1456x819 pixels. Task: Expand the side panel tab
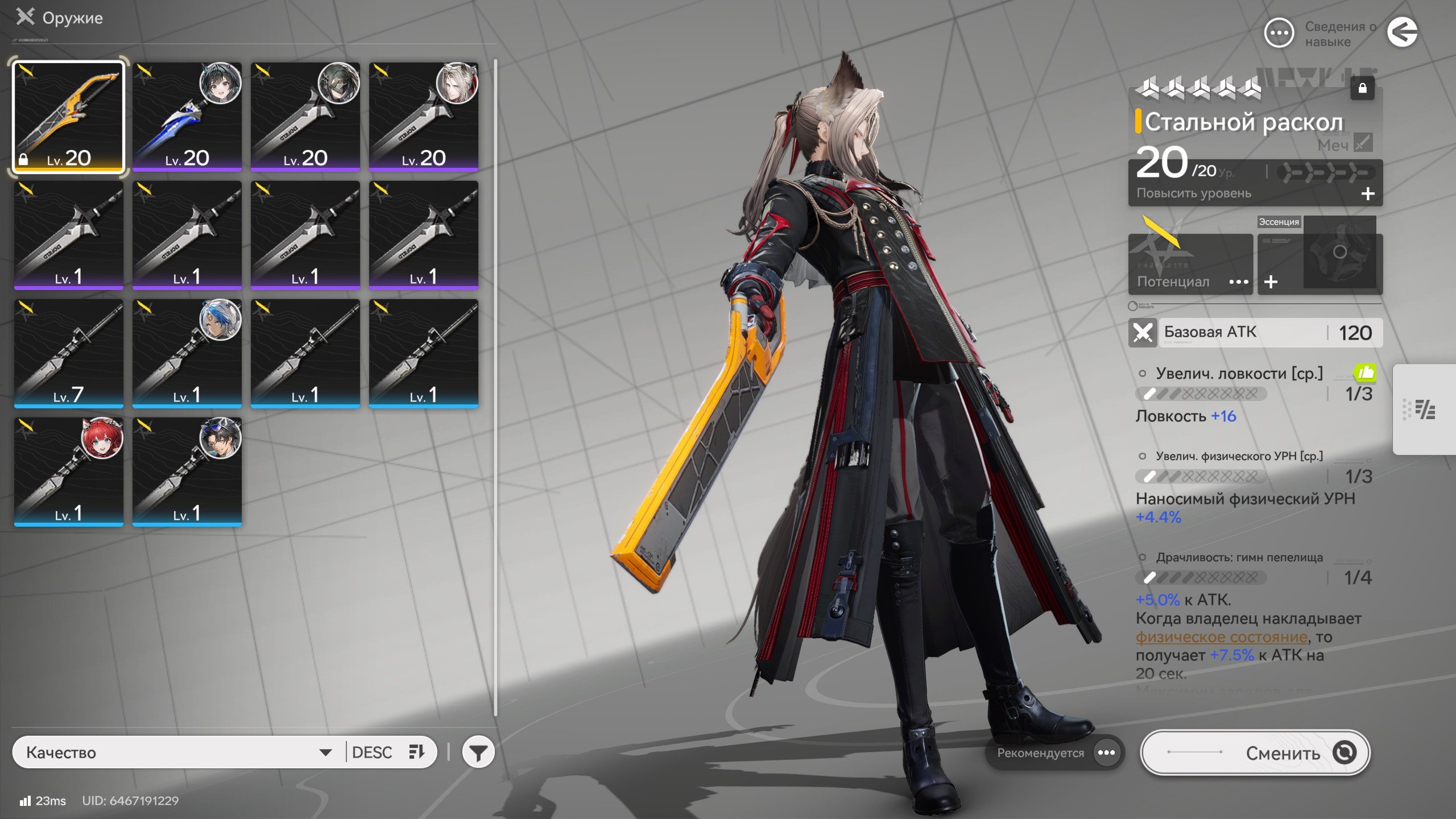(1424, 409)
